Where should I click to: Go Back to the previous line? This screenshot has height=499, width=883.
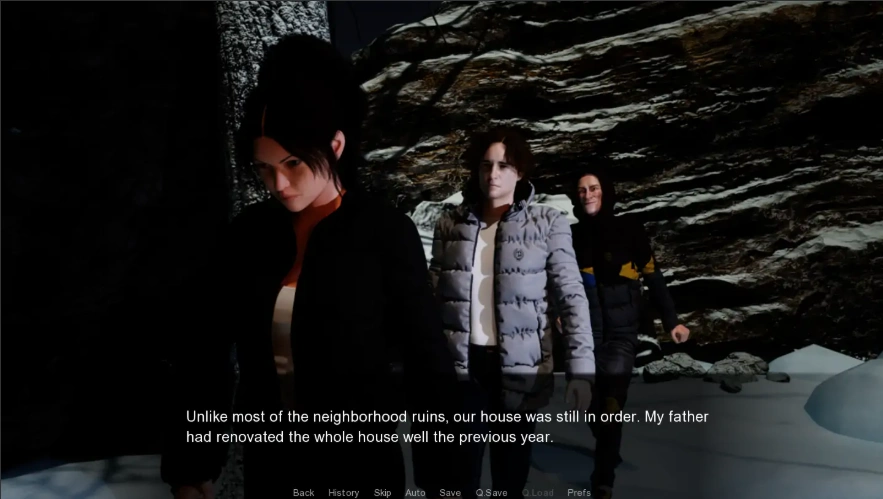303,492
